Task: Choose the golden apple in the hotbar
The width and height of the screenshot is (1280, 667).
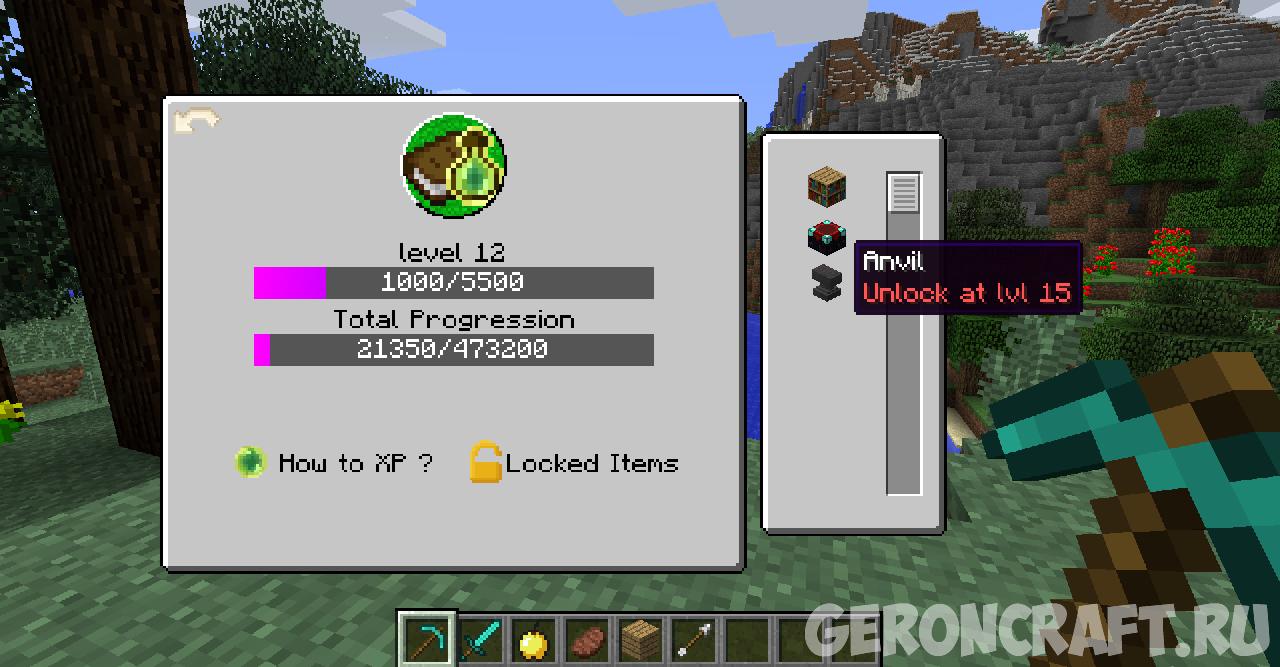Action: pyautogui.click(x=535, y=639)
